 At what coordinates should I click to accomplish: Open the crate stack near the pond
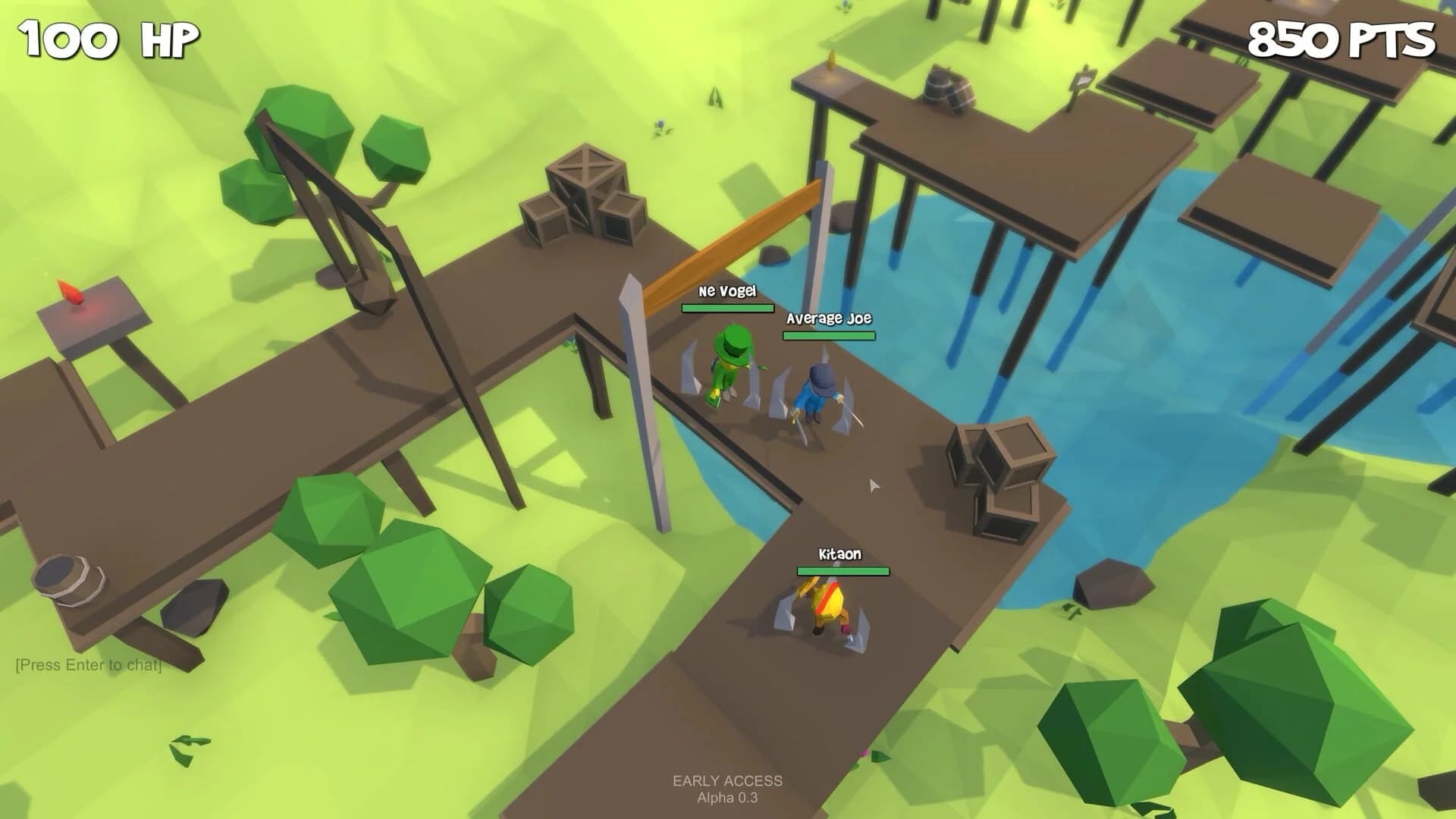click(x=997, y=470)
